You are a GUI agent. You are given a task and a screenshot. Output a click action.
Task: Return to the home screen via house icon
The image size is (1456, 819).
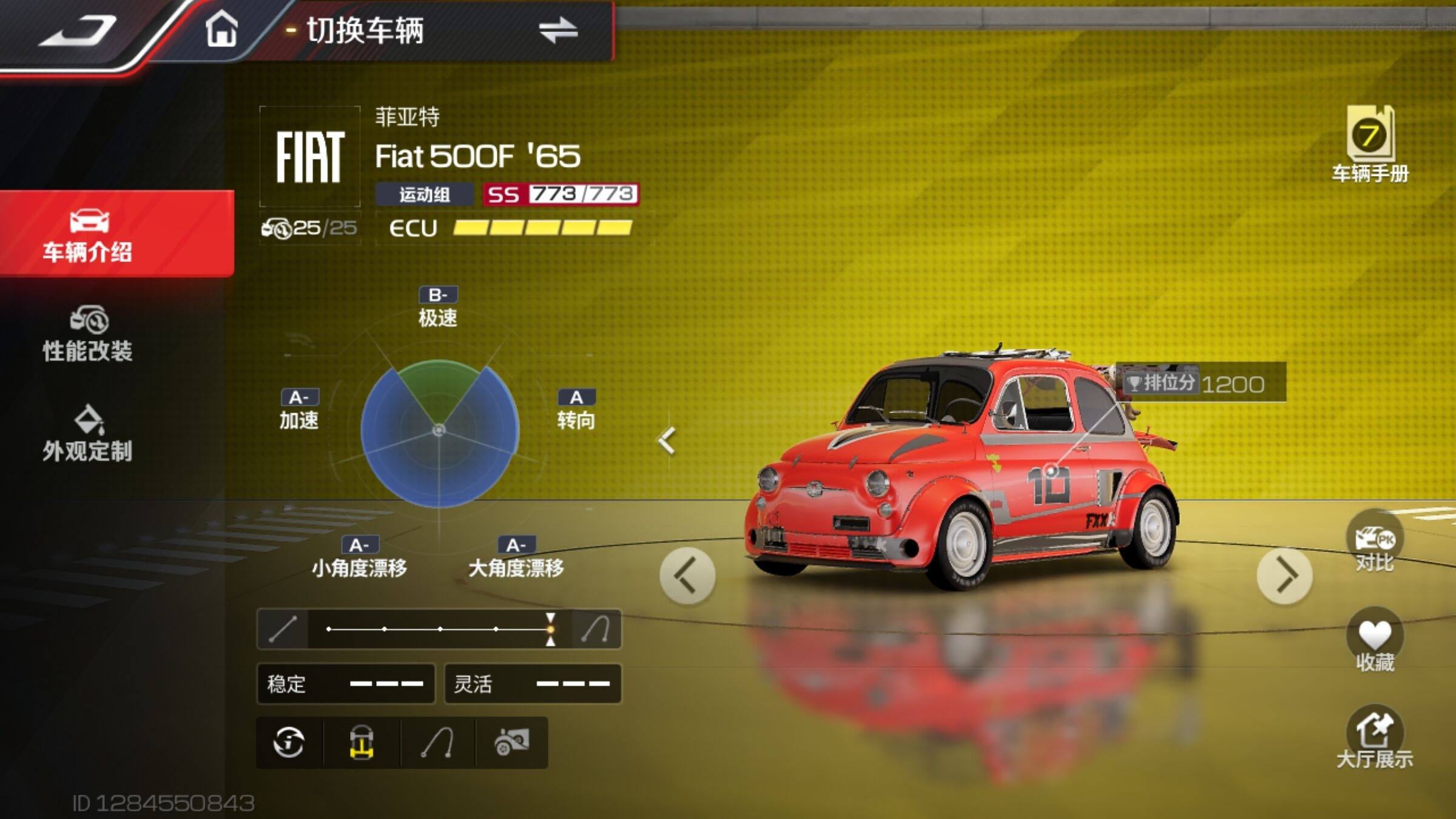tap(221, 29)
